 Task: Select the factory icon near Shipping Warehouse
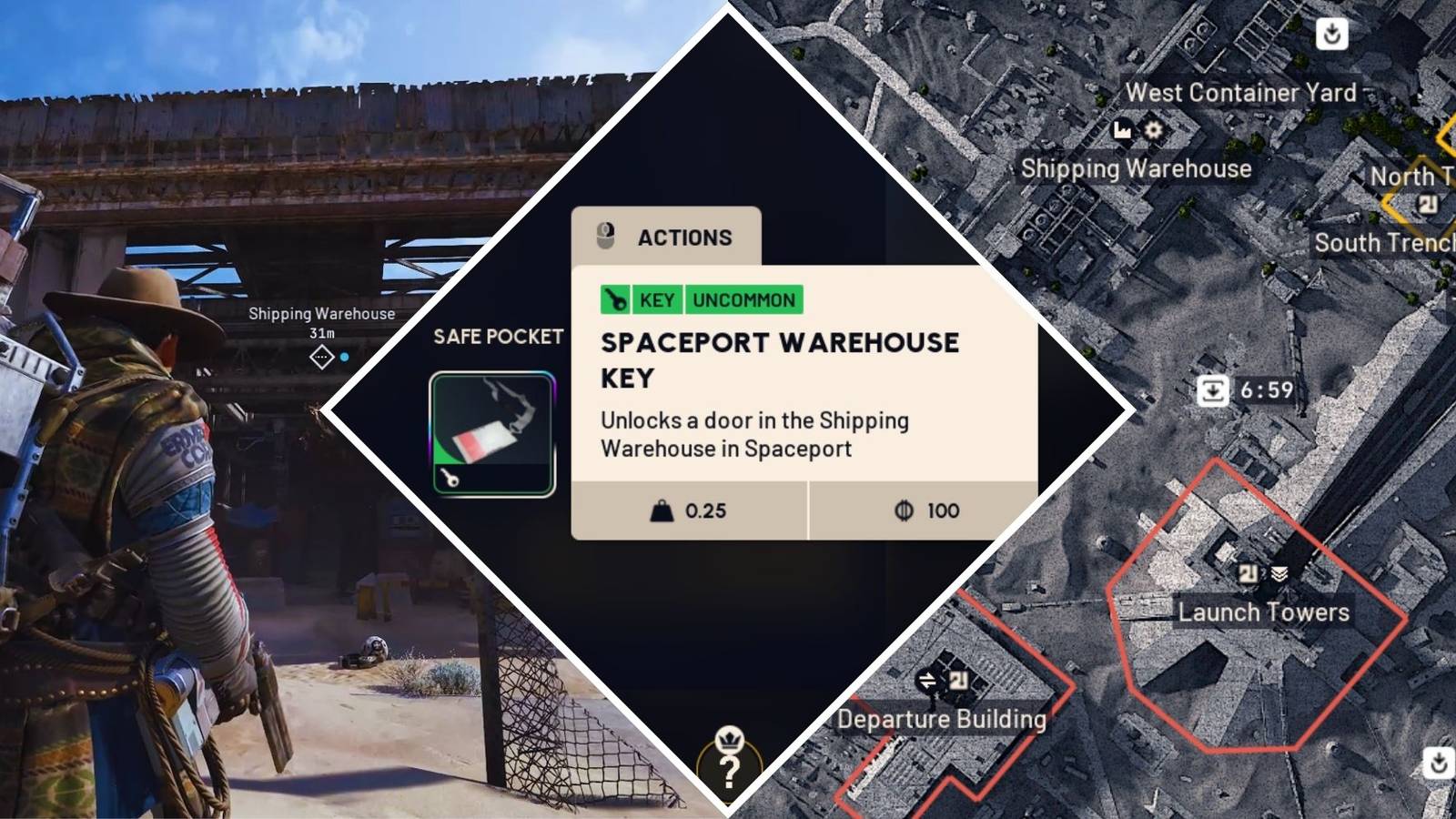click(x=1121, y=130)
